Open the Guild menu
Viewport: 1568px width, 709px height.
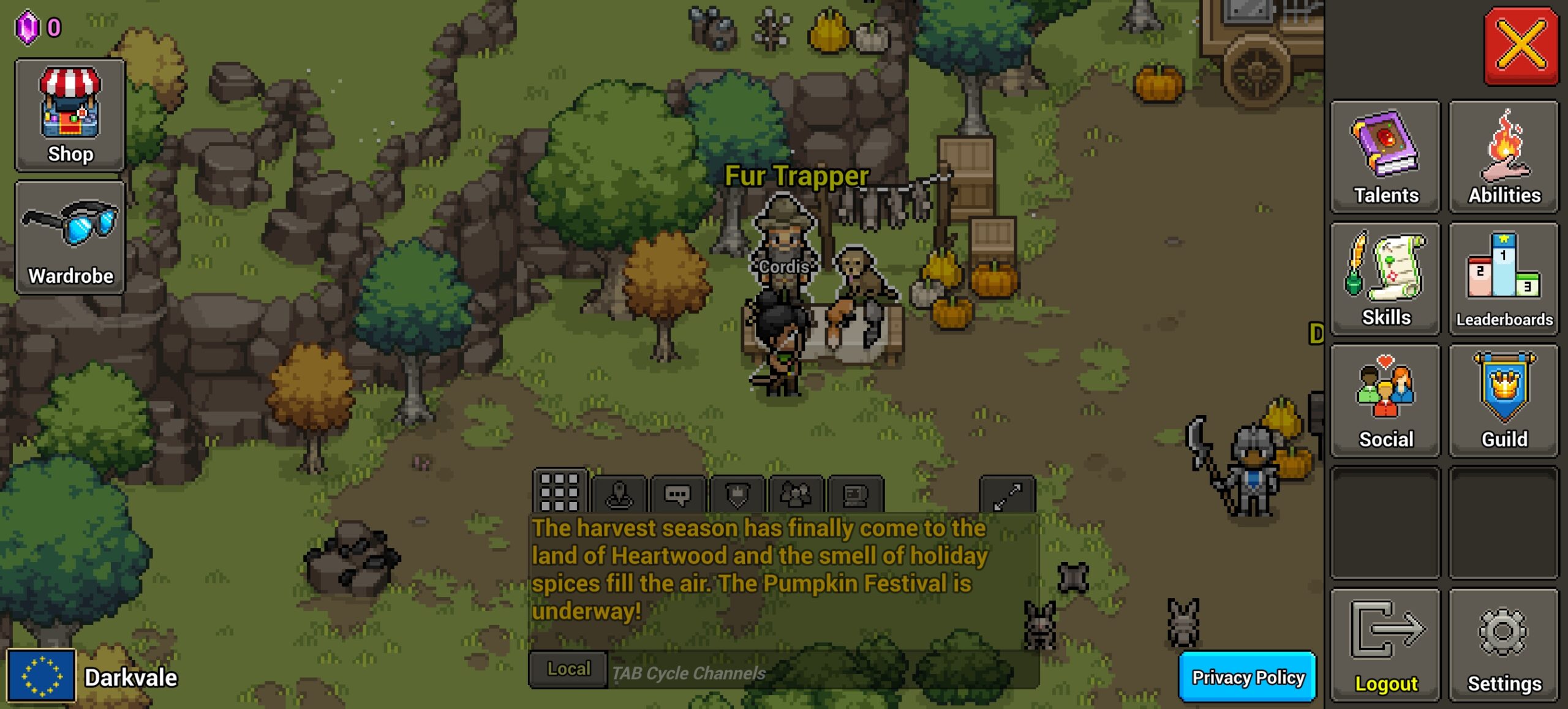pos(1504,401)
